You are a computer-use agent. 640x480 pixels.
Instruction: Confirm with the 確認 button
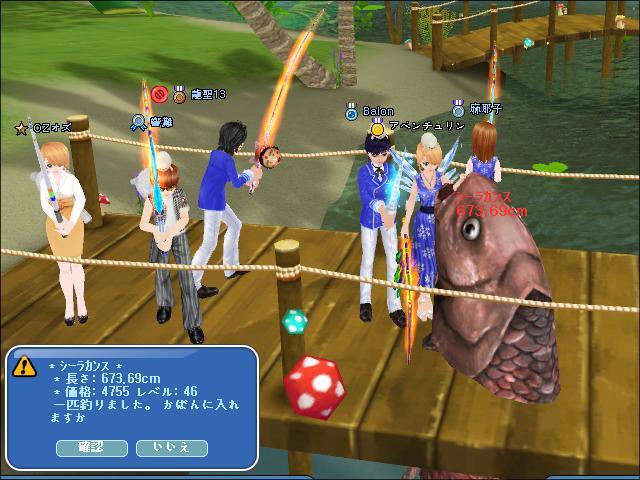pyautogui.click(x=91, y=447)
